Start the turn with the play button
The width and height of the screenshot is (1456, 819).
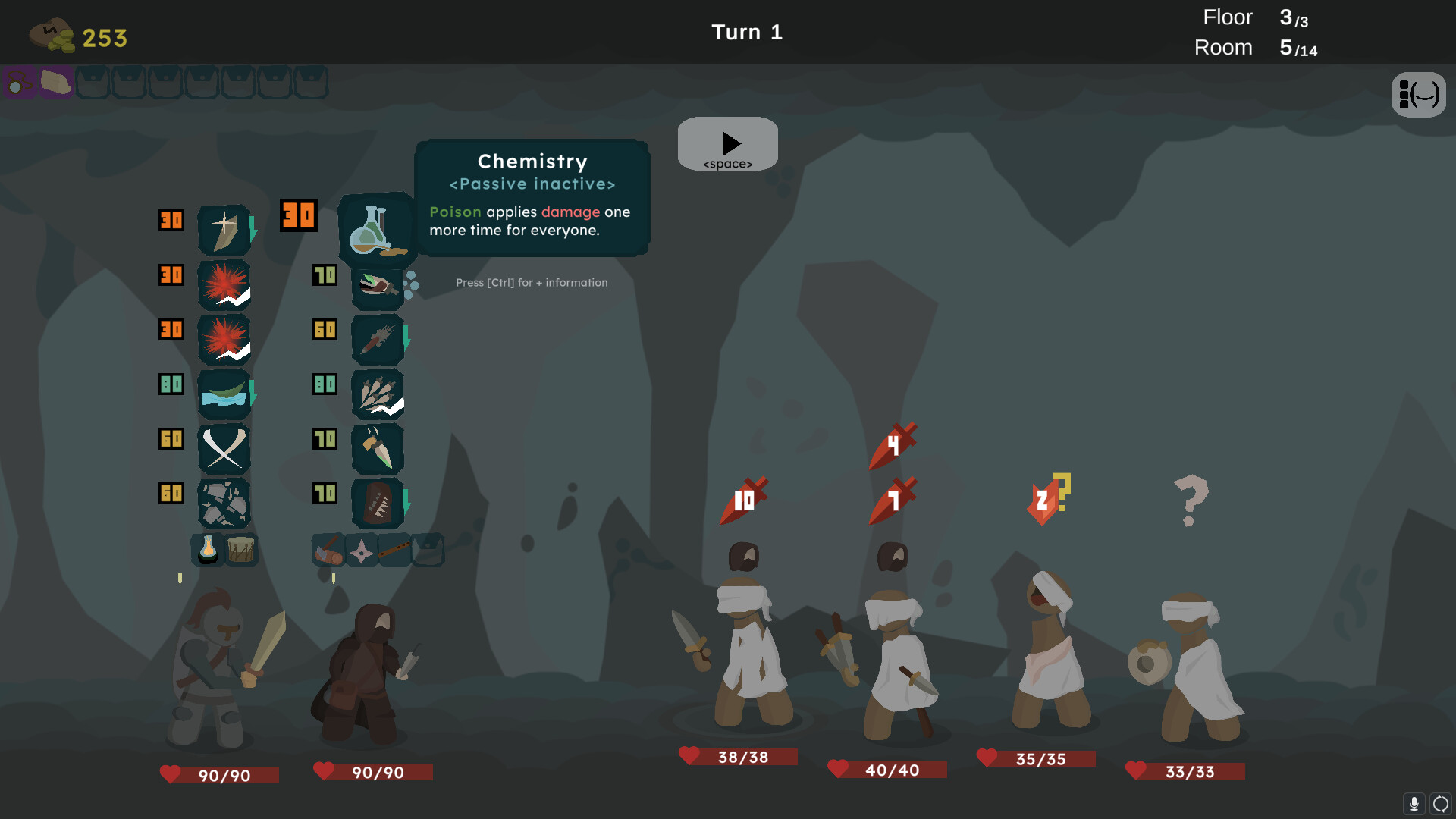point(727,144)
